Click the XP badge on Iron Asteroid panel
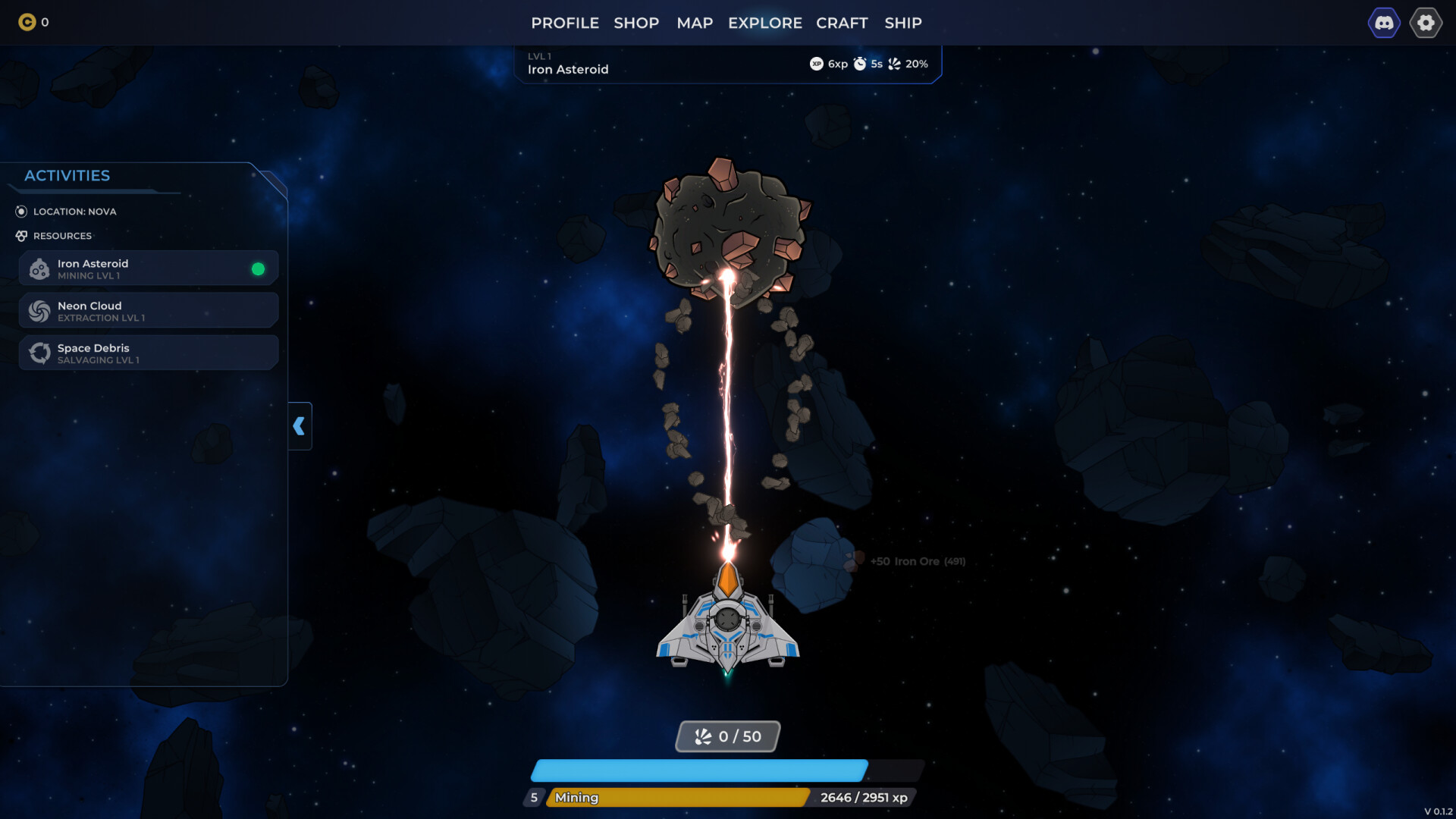Image resolution: width=1456 pixels, height=819 pixels. 817,64
